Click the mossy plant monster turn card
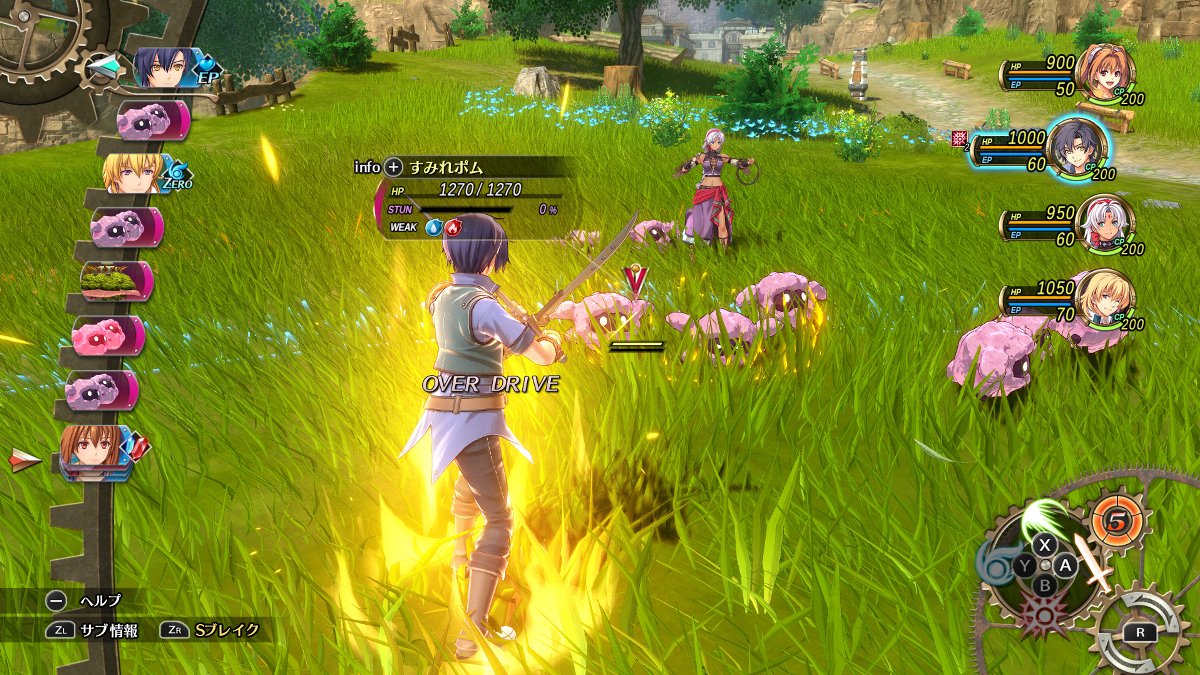The image size is (1200, 675). (x=116, y=281)
